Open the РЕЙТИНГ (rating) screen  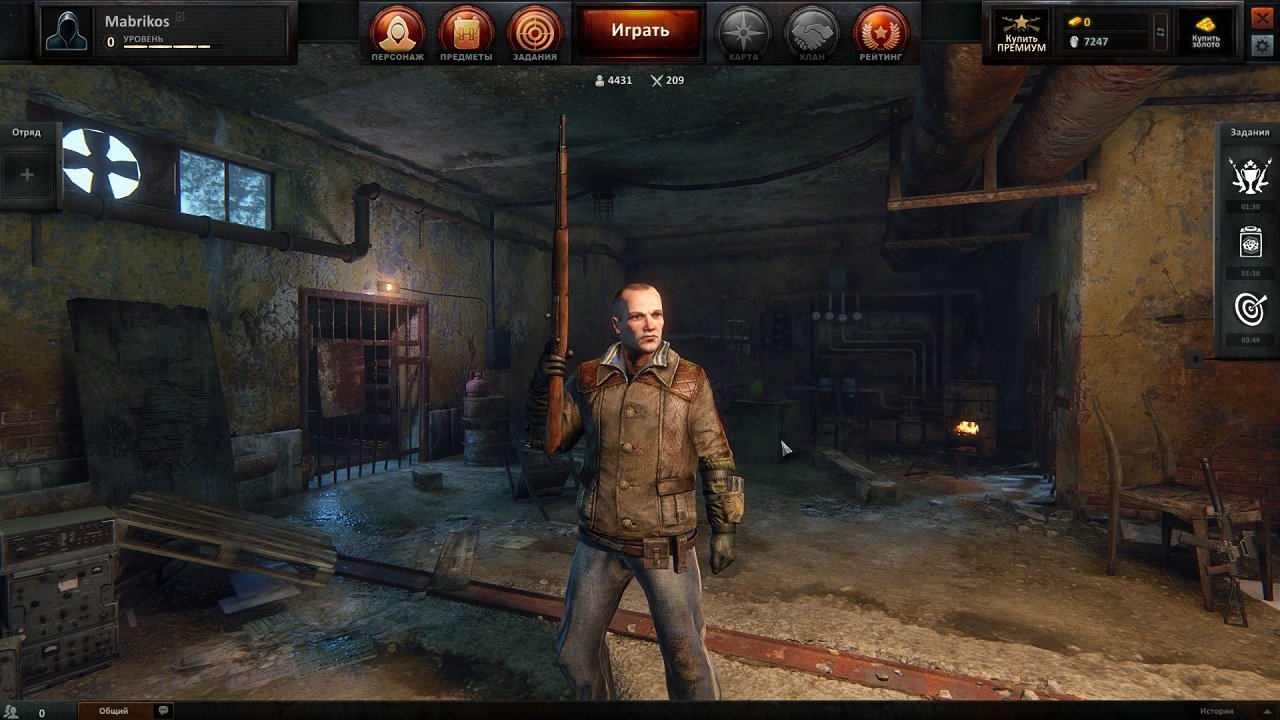880,31
